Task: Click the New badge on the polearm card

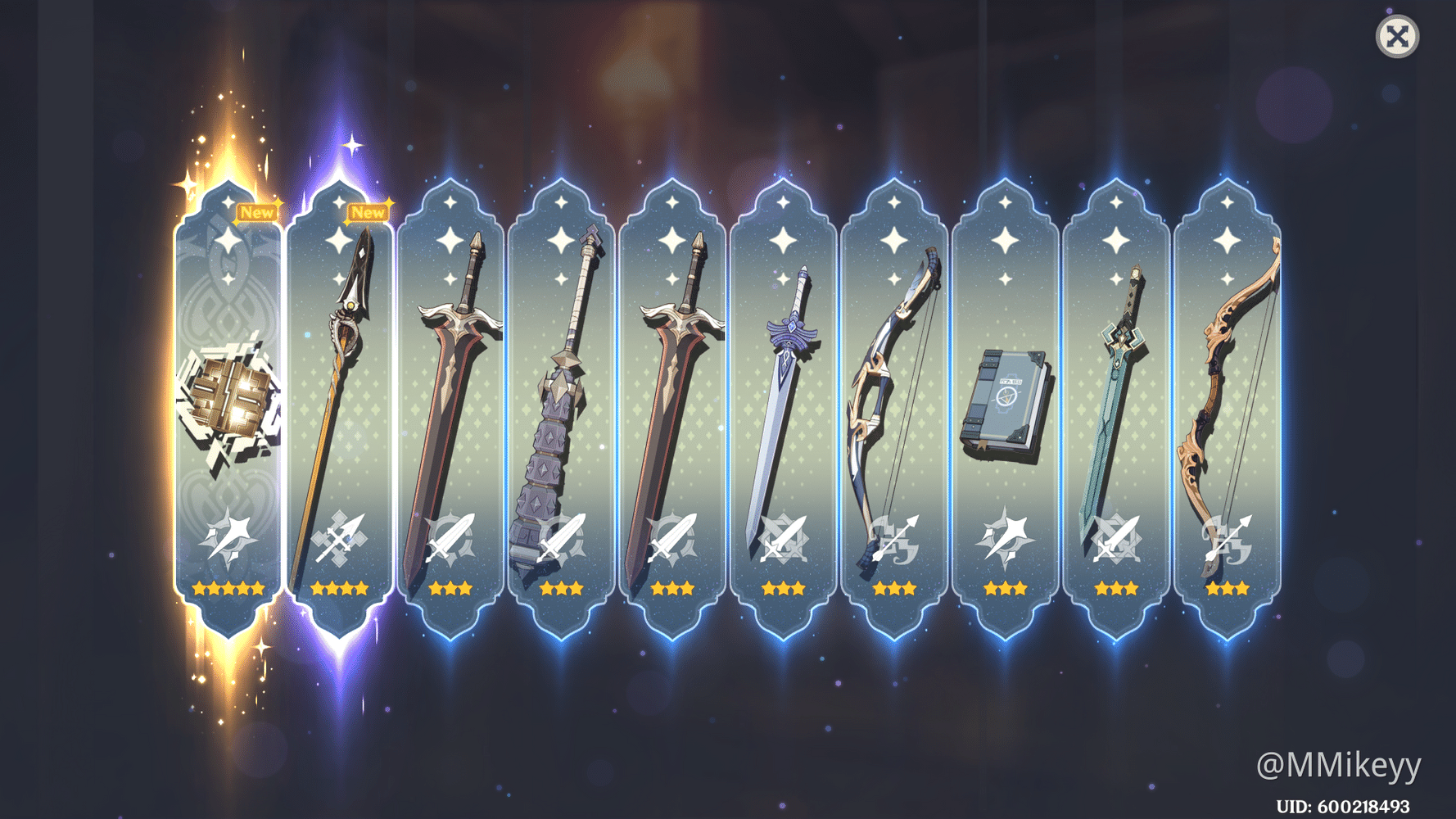Action: (369, 211)
